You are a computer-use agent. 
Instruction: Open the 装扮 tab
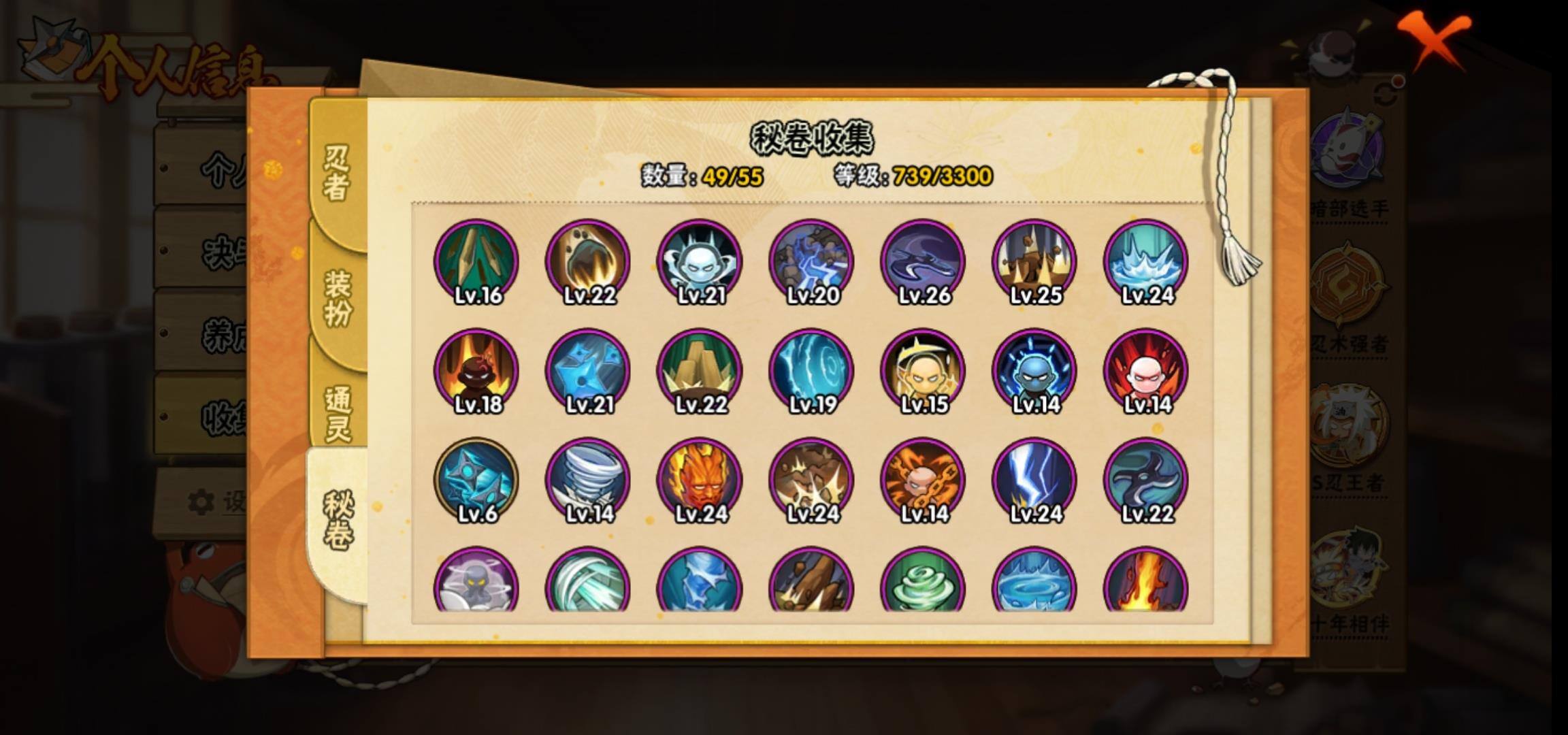tap(338, 298)
